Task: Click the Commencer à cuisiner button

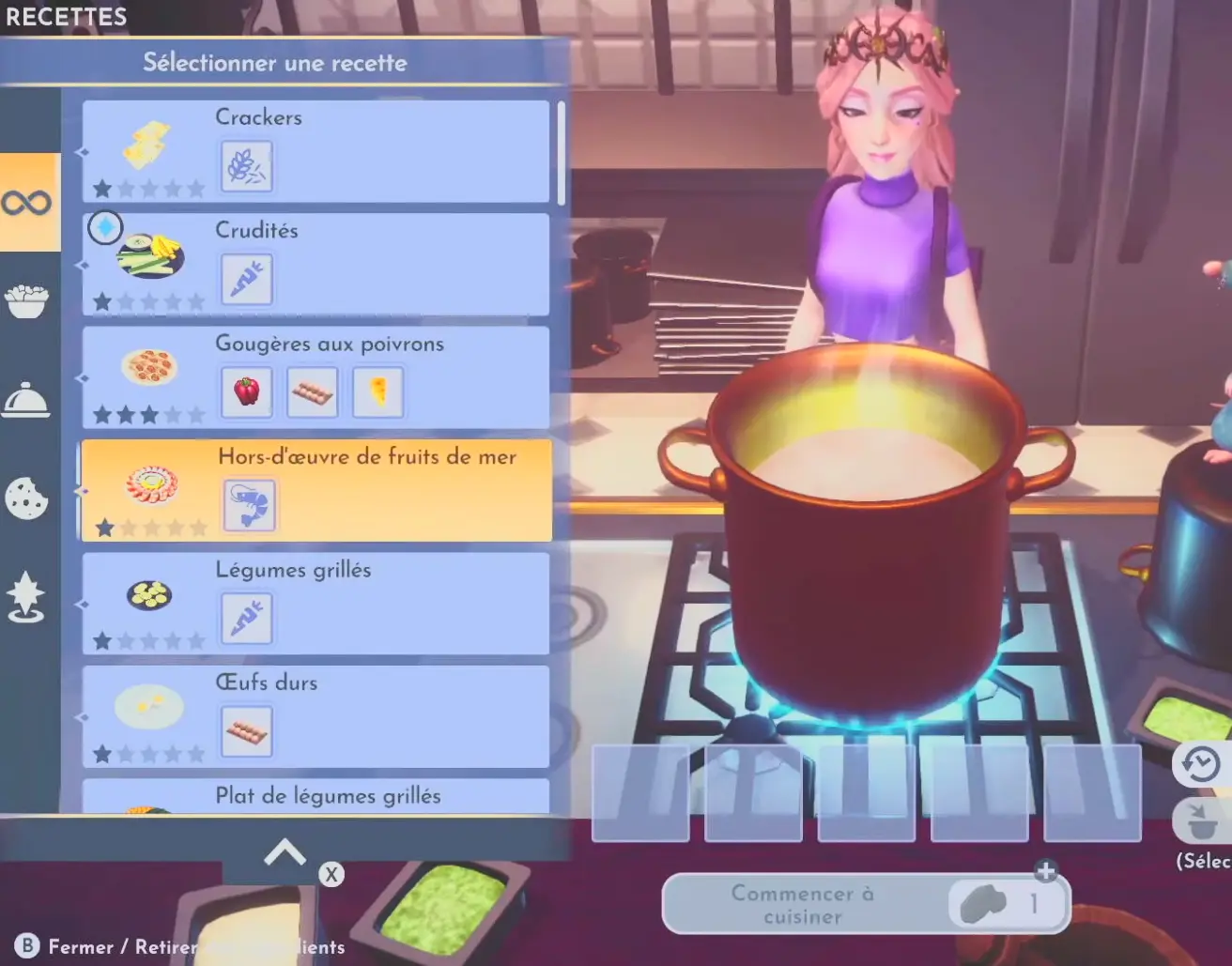Action: click(x=803, y=904)
